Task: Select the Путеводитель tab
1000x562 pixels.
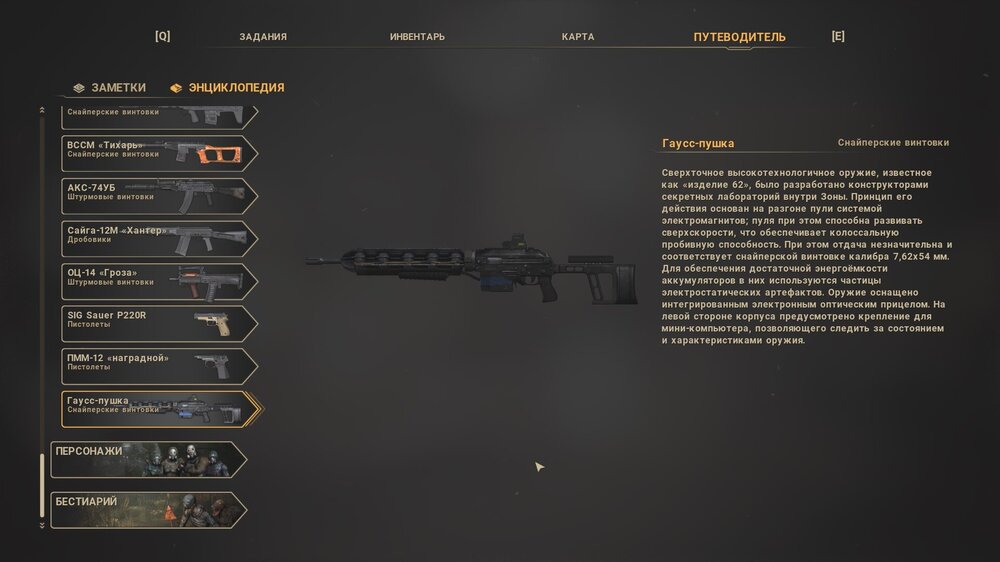Action: pos(739,37)
